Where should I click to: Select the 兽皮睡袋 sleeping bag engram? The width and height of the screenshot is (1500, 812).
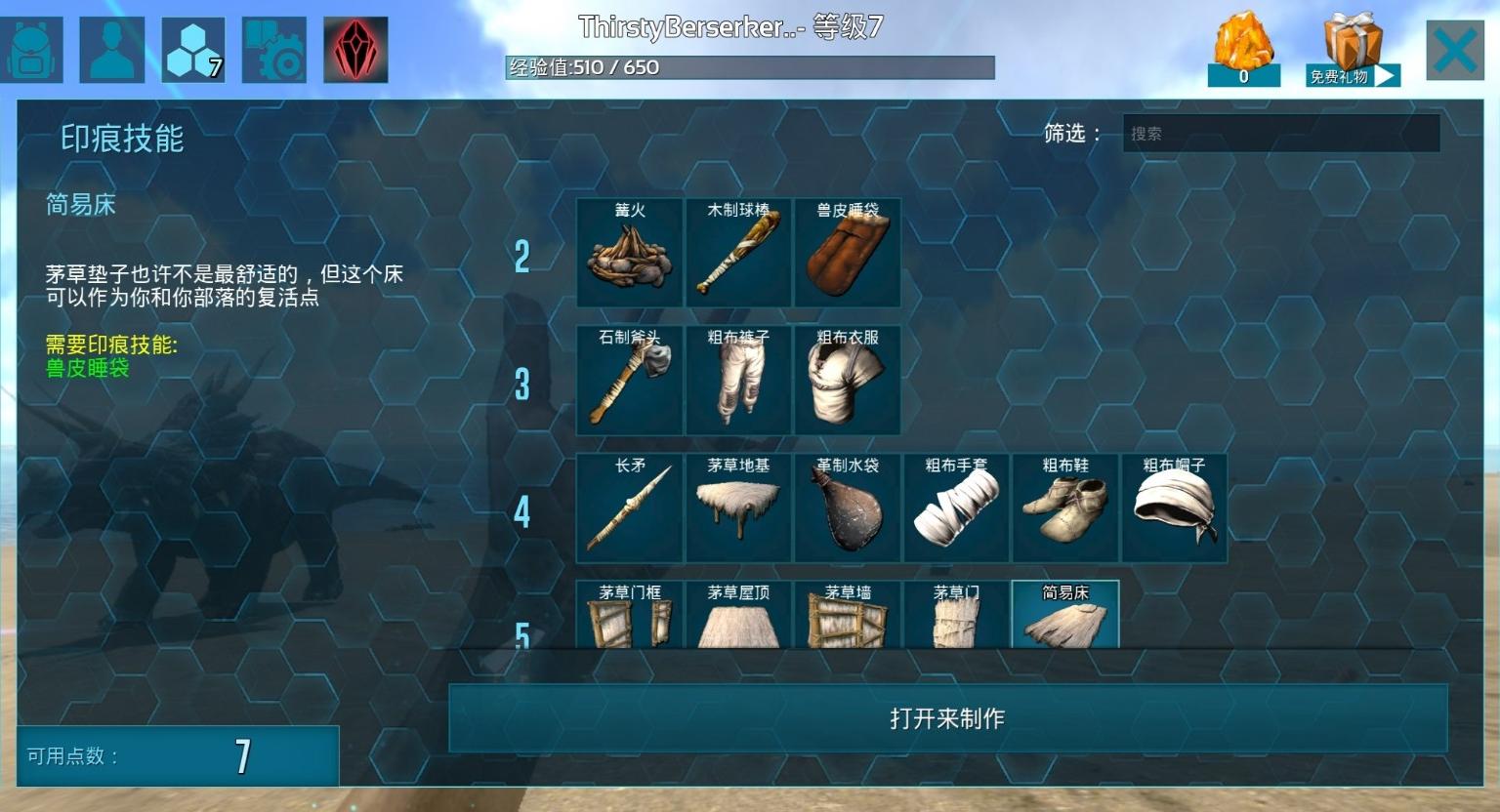847,252
